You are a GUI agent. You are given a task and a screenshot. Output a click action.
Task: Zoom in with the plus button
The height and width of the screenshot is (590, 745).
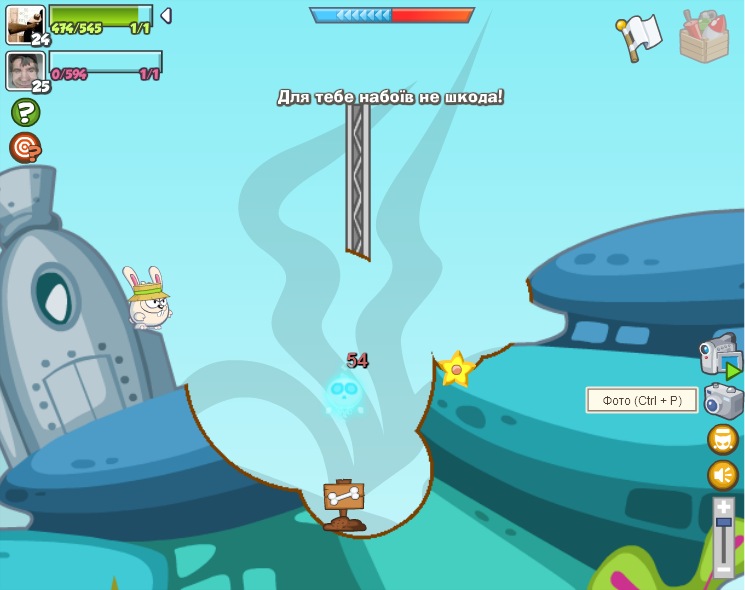click(x=723, y=508)
